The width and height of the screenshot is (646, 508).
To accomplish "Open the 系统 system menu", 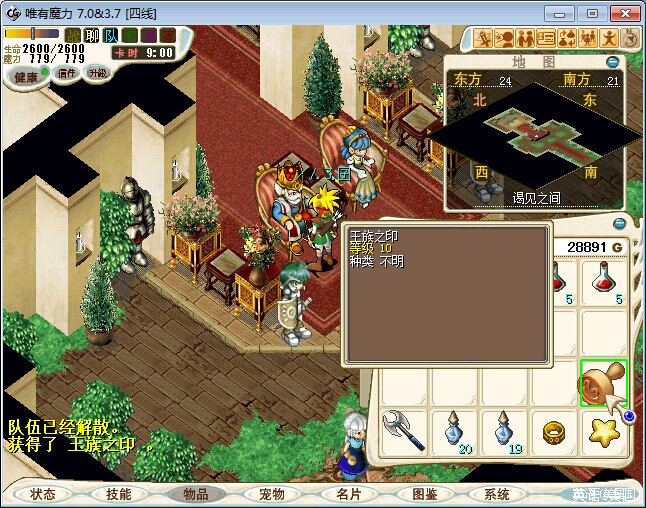I will pyautogui.click(x=497, y=494).
